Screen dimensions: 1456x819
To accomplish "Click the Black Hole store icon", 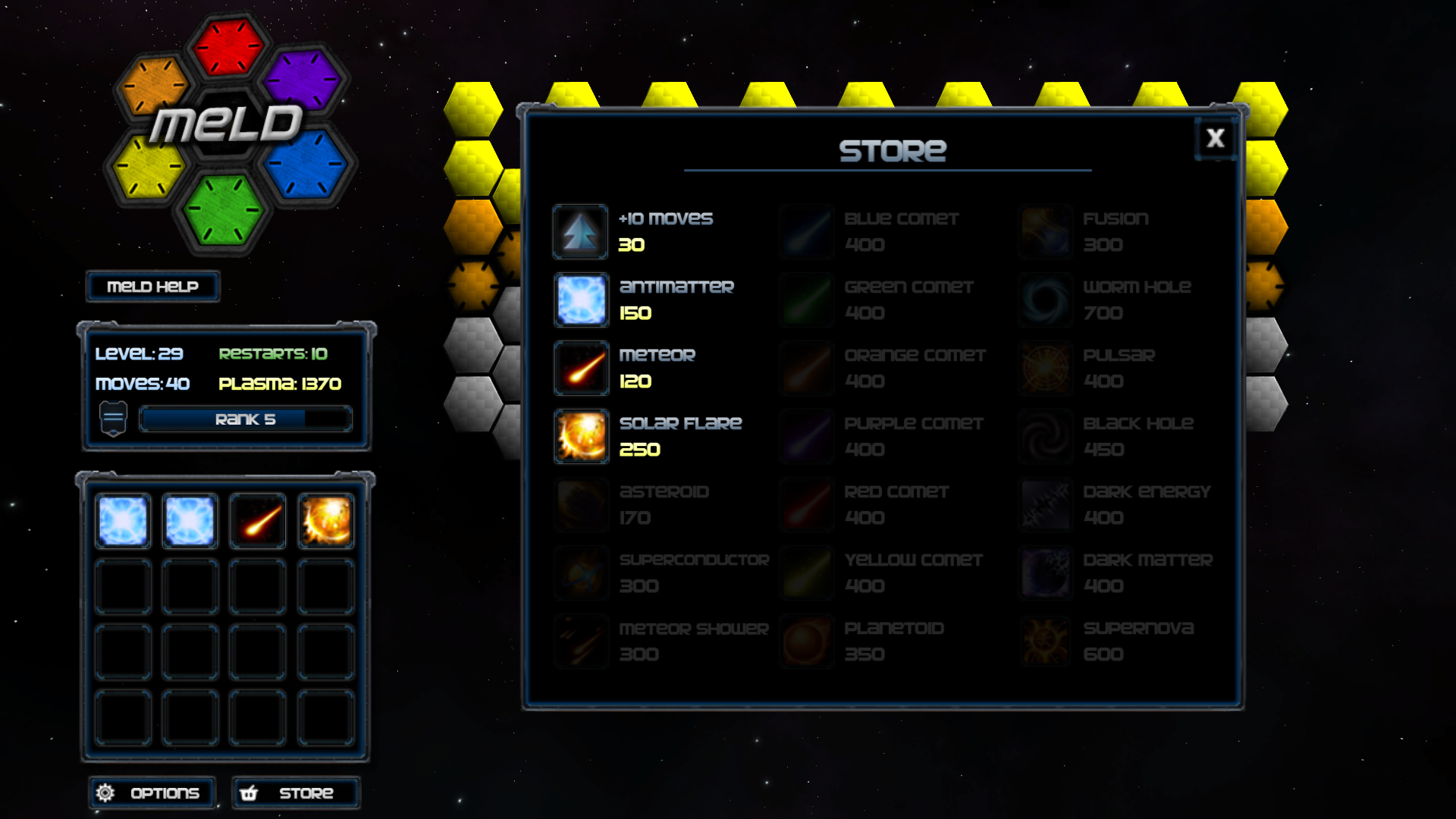I will point(1045,436).
